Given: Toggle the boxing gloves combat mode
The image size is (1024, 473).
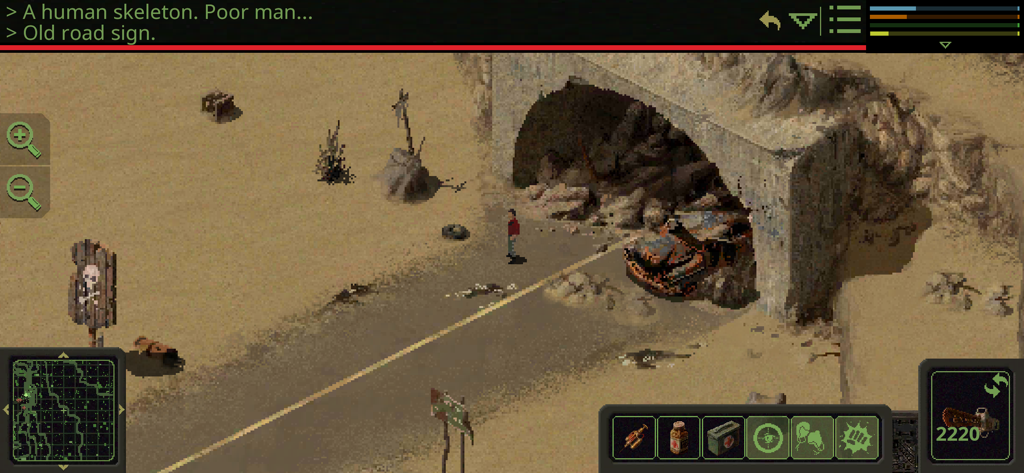Looking at the screenshot, I should 811,438.
